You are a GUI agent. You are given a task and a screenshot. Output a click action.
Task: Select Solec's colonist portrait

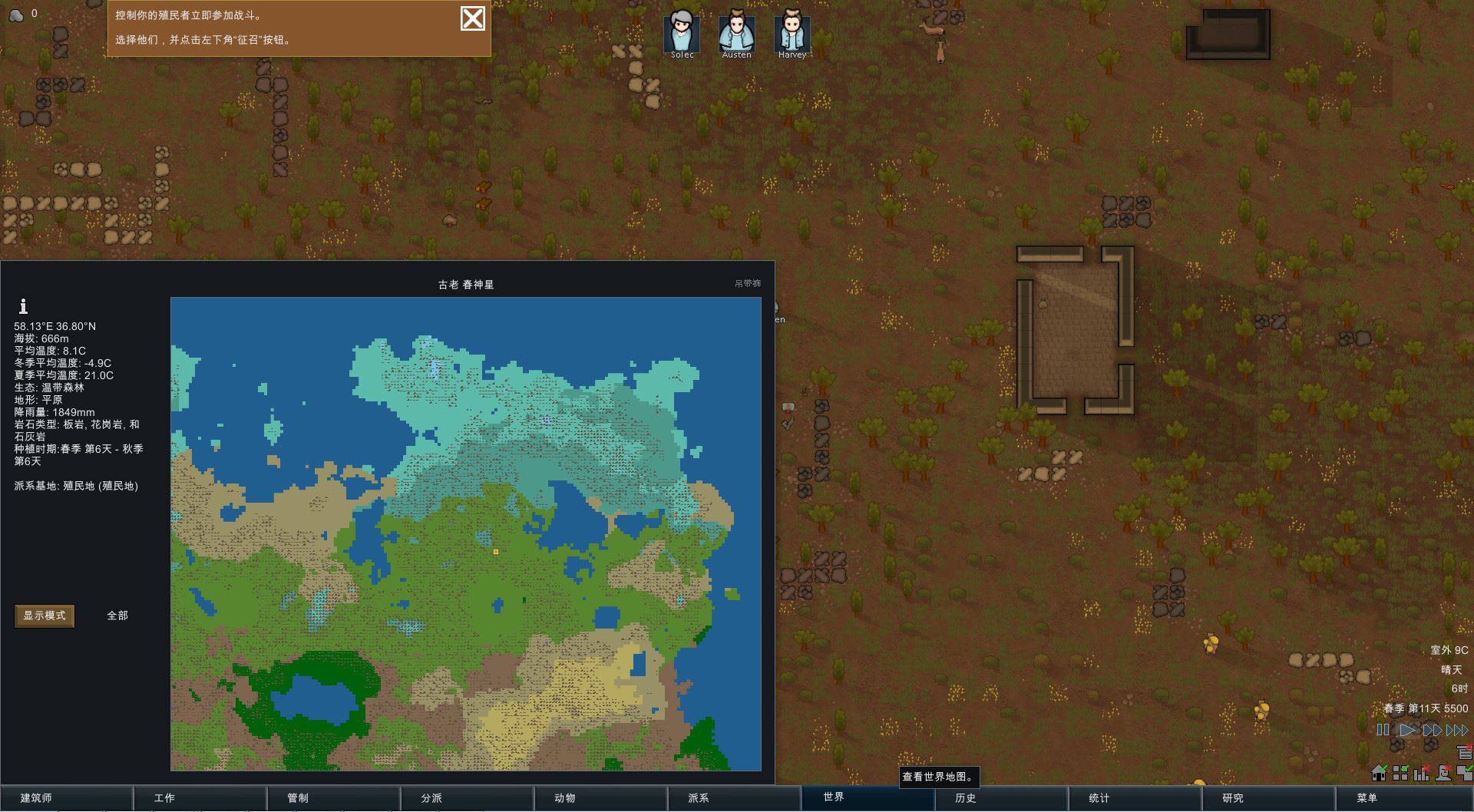(x=681, y=32)
